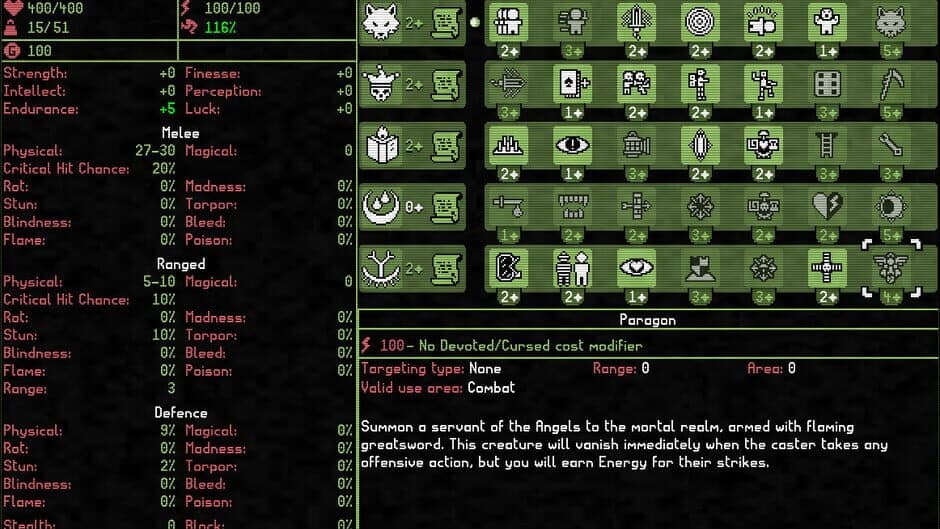Choose the skull cross ability

[x=827, y=268]
